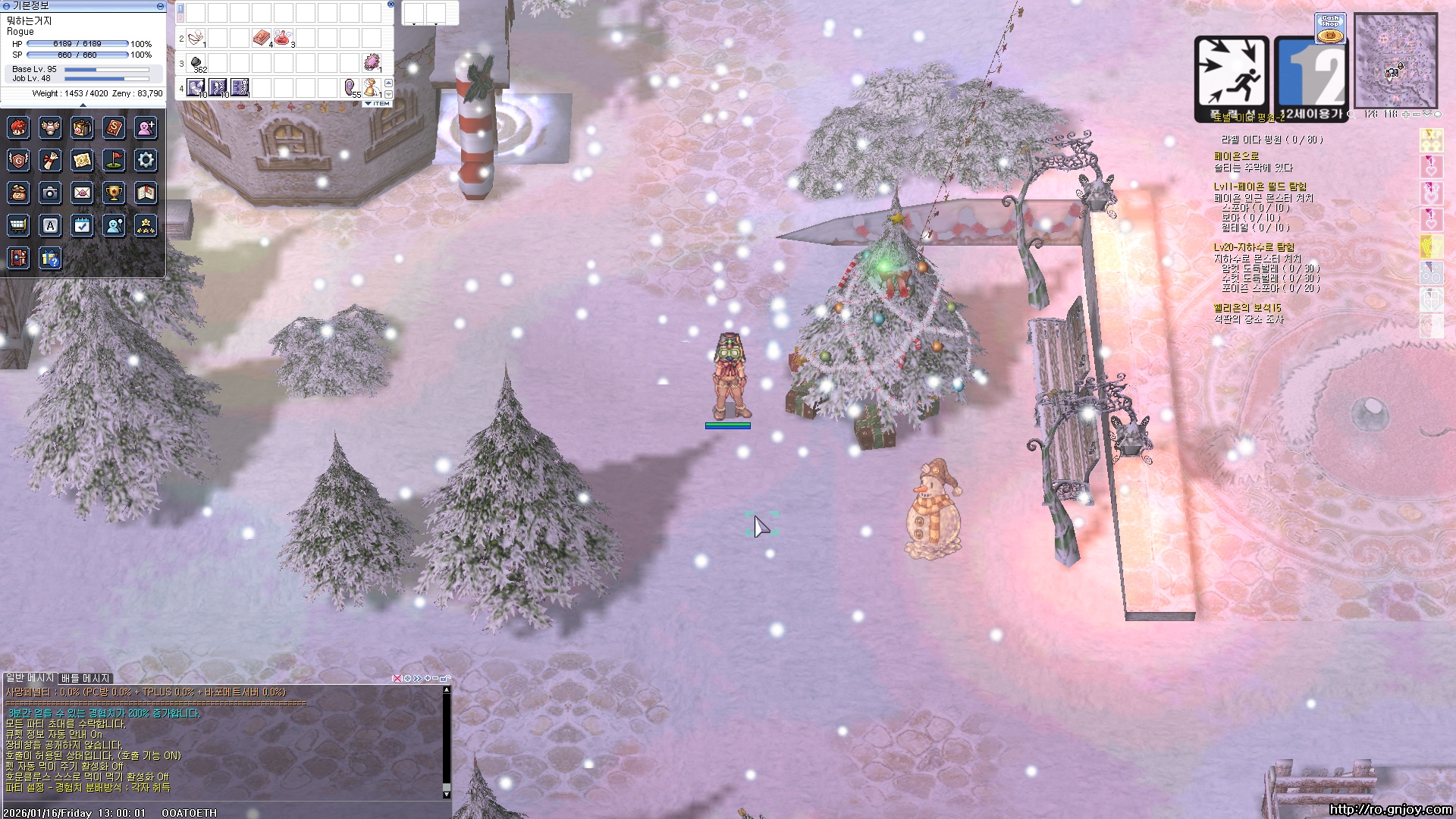The image size is (1456, 819).
Task: Open the shopping cart icon
Action: pos(18,225)
